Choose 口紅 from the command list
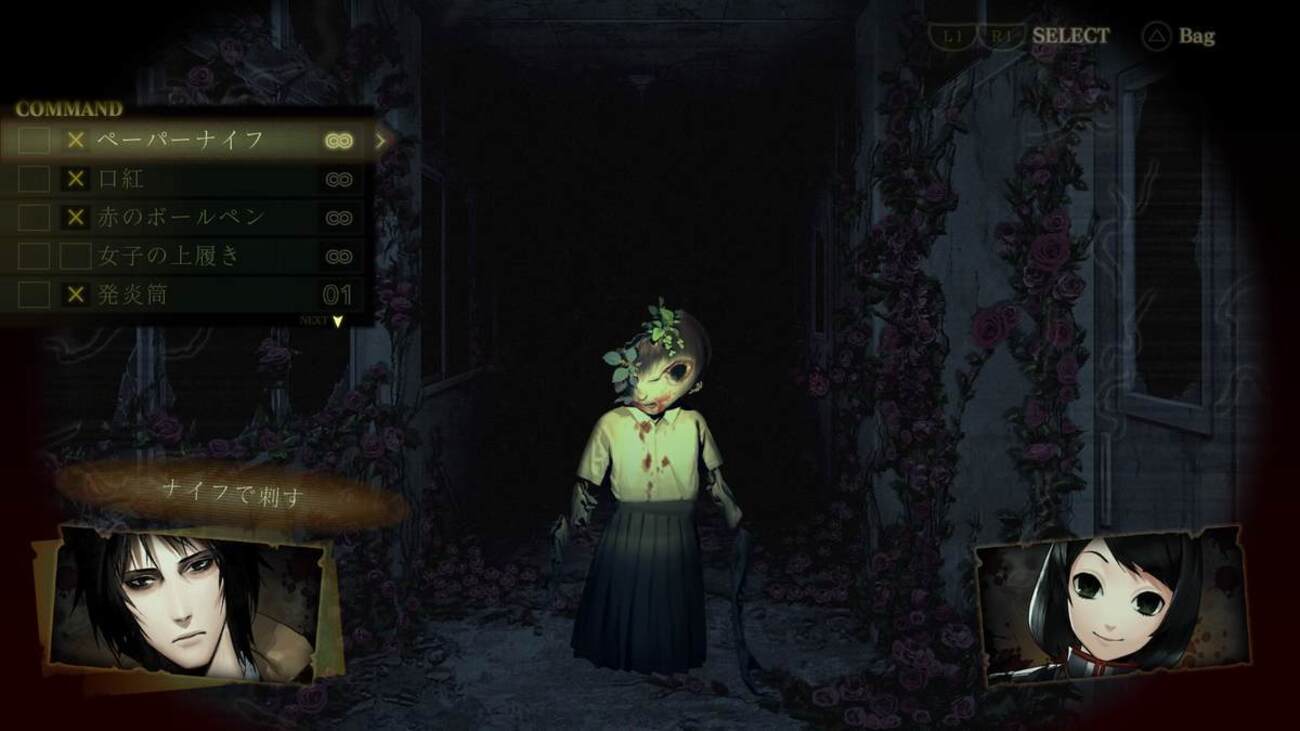 pos(120,180)
